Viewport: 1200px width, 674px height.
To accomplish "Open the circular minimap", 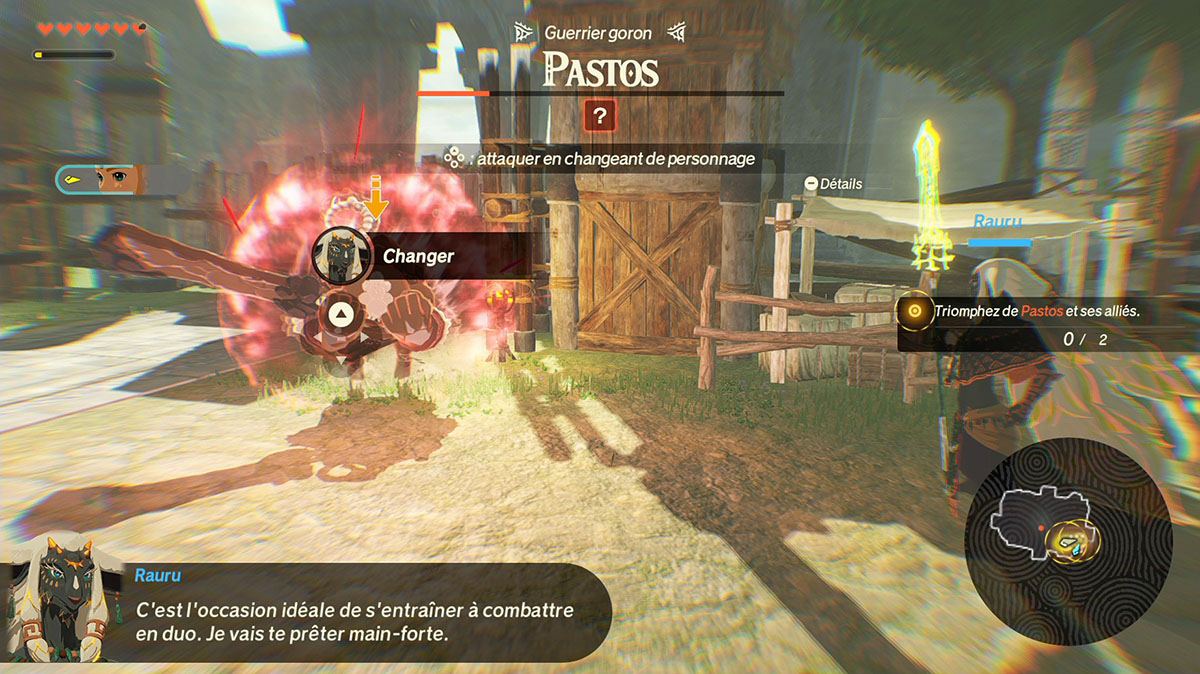I will click(1068, 541).
